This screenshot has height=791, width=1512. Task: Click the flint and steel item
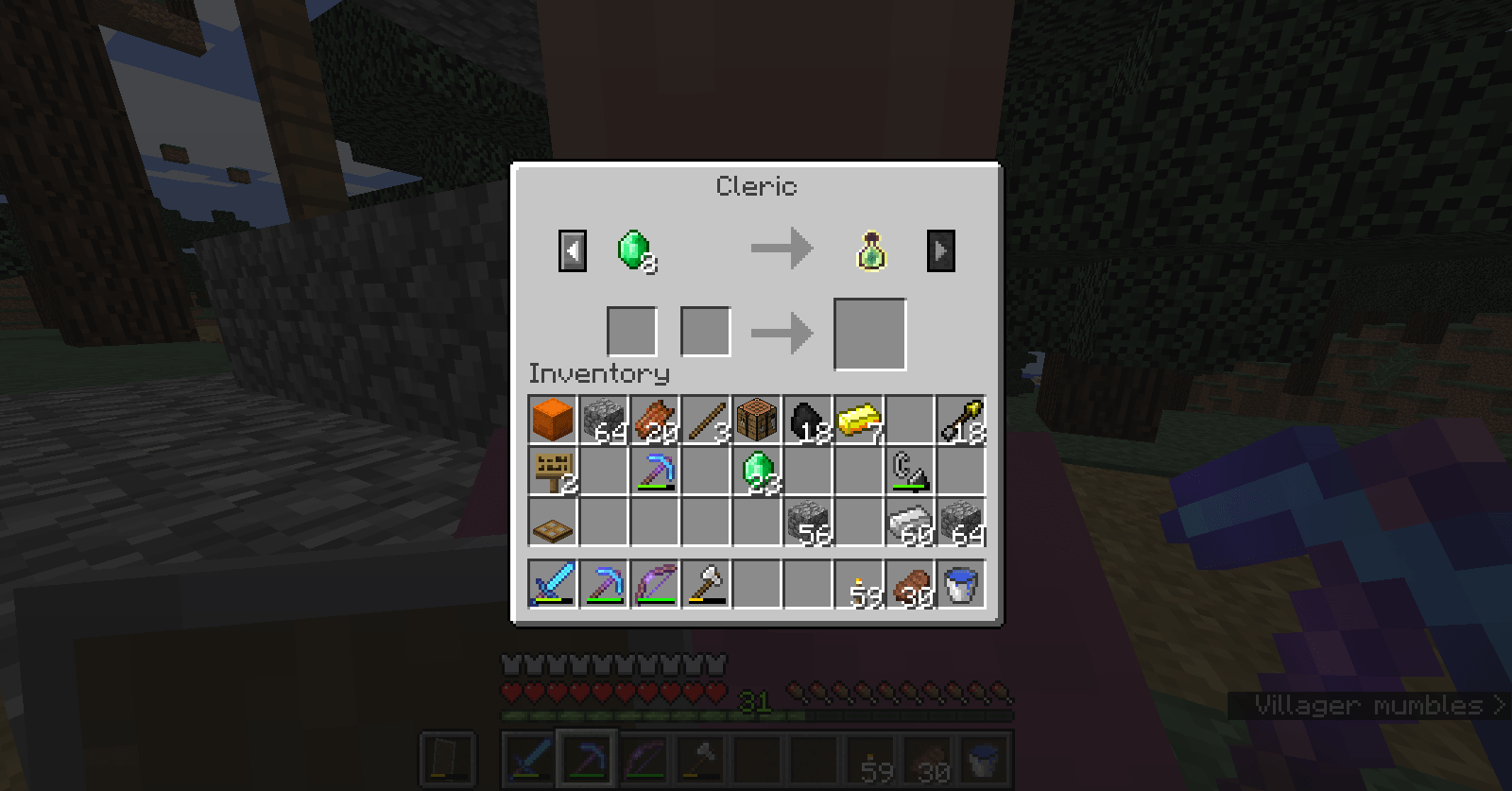point(910,472)
